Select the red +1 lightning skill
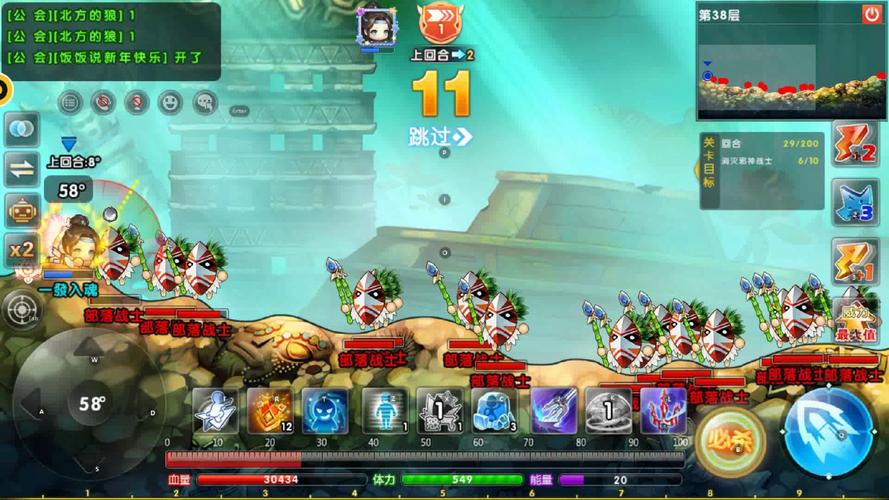The width and height of the screenshot is (889, 500). pos(855,260)
